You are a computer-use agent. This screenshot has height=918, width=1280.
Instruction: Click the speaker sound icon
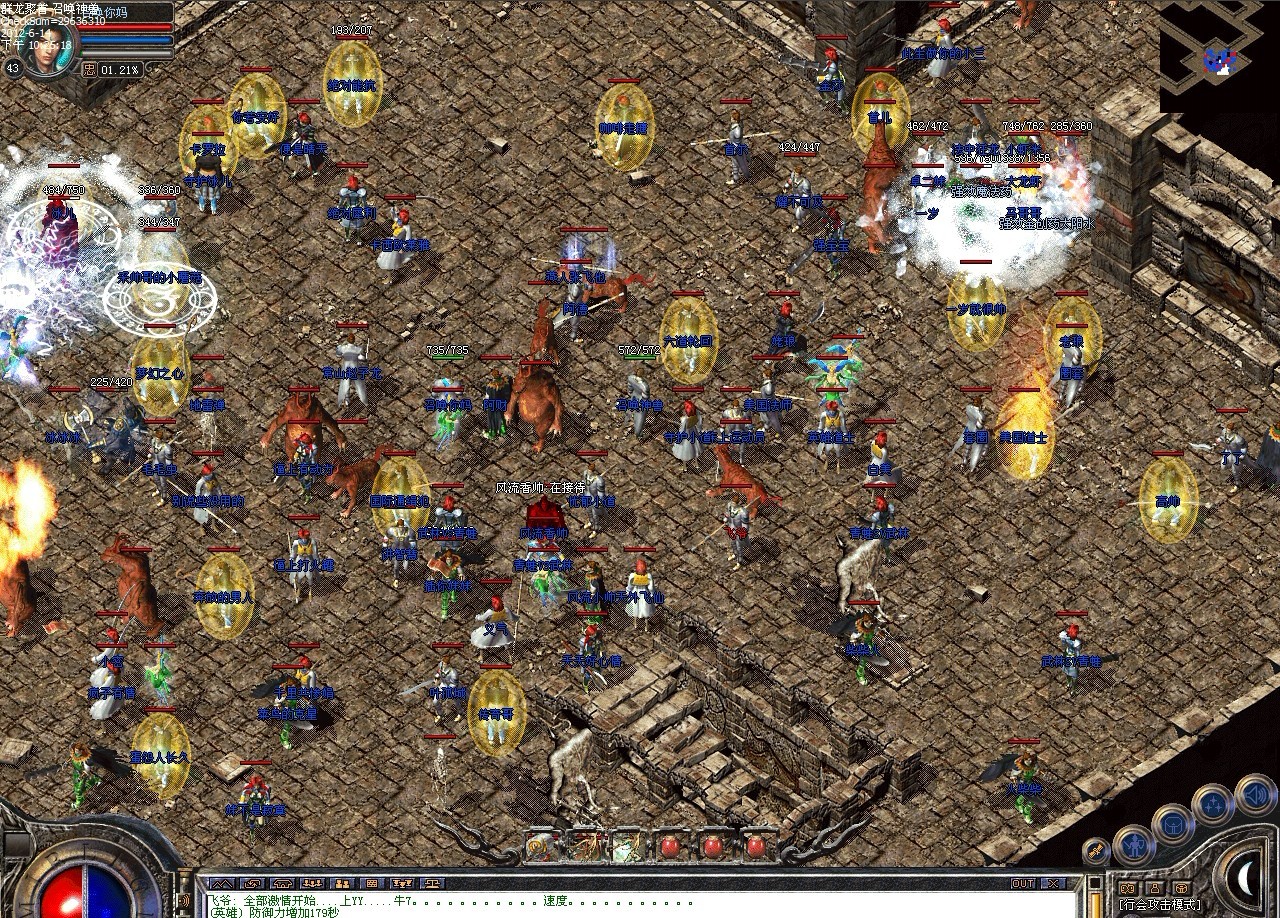(1253, 795)
